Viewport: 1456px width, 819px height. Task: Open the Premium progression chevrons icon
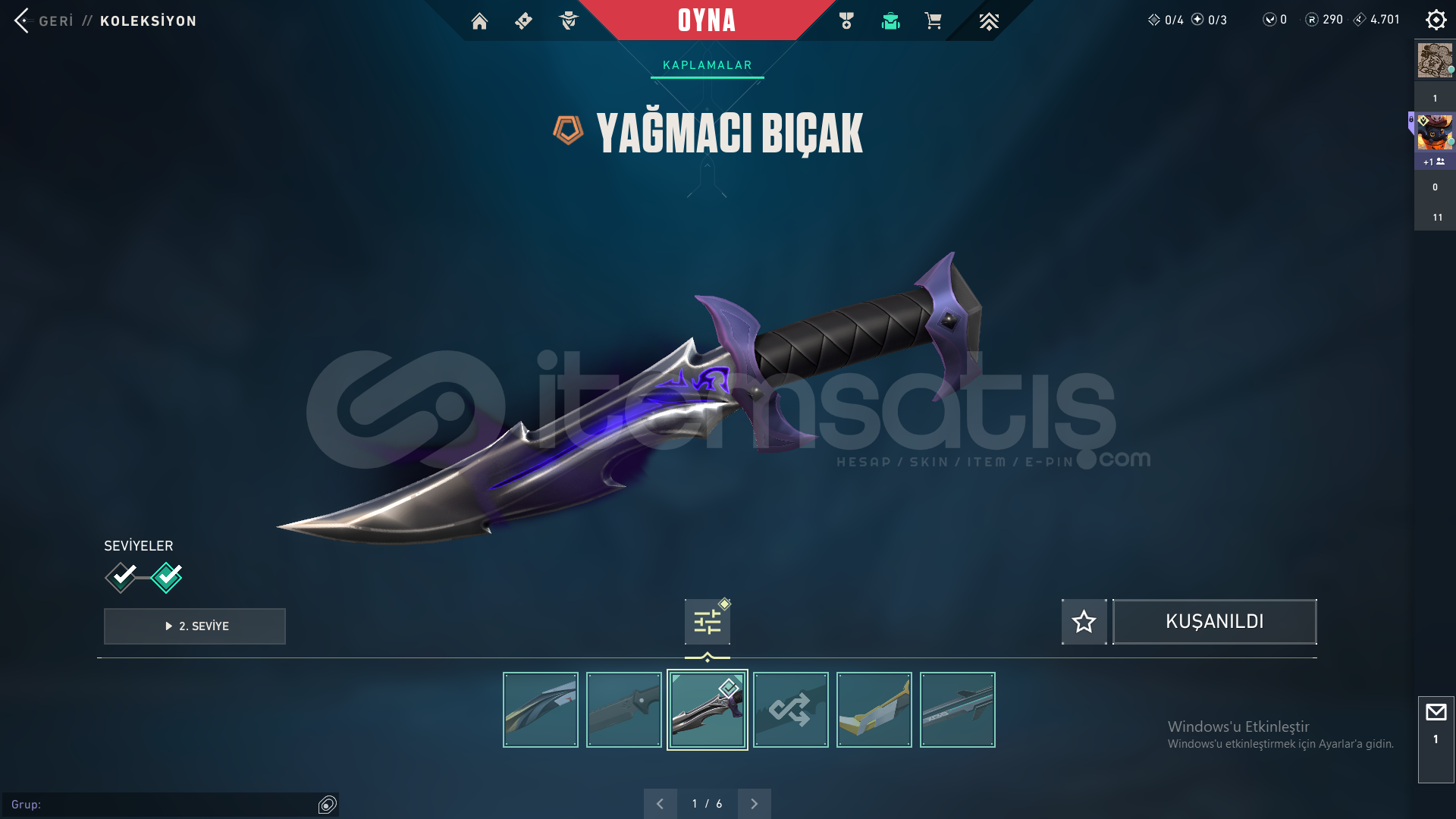point(988,21)
